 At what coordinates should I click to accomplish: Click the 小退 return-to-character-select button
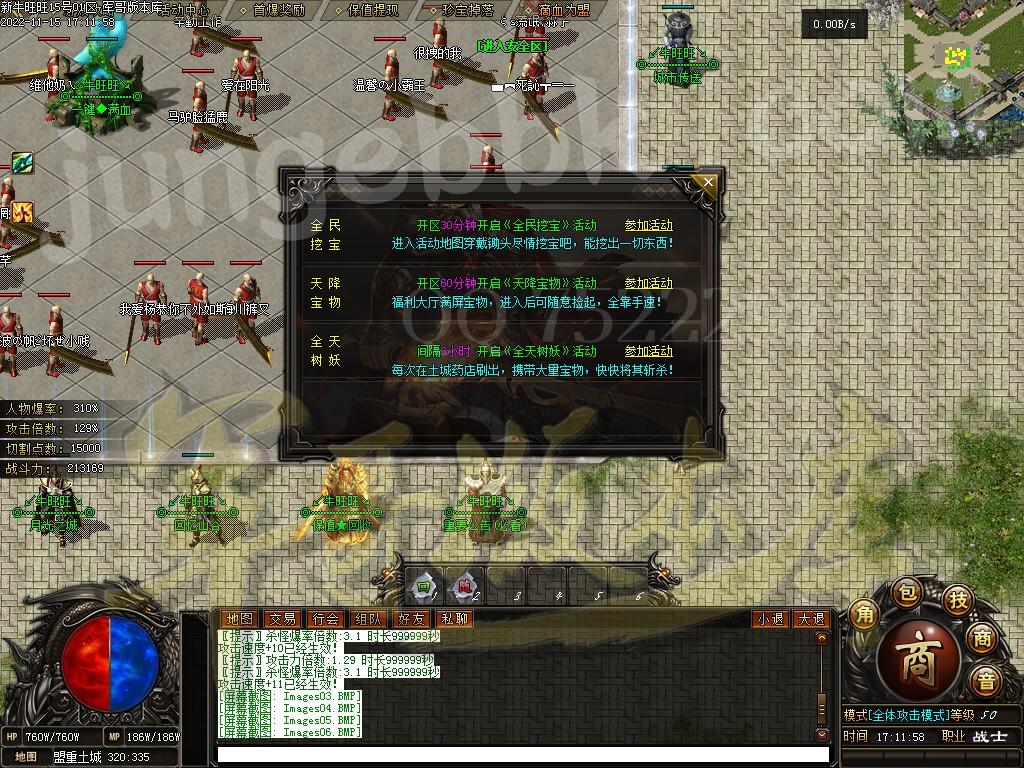pyautogui.click(x=770, y=619)
